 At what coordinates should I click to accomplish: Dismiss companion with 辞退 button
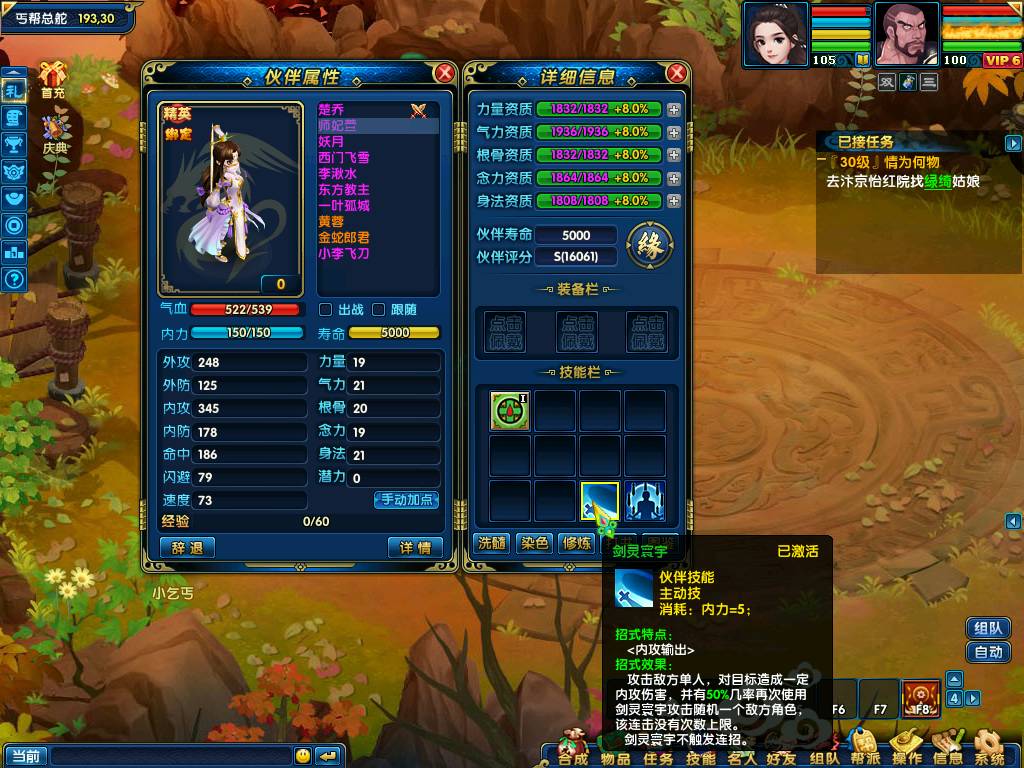point(187,548)
